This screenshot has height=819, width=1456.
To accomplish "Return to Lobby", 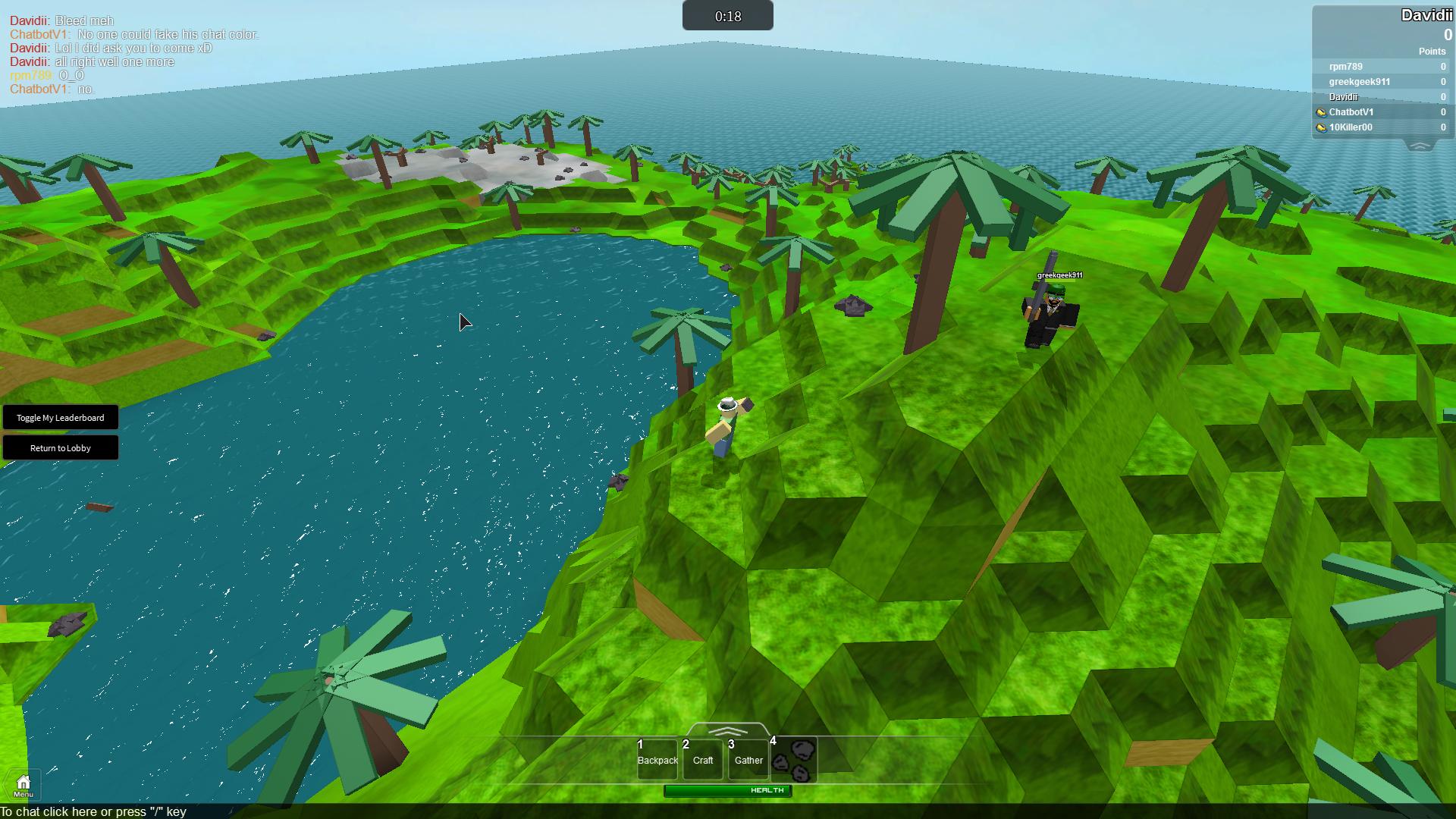I will pyautogui.click(x=61, y=448).
